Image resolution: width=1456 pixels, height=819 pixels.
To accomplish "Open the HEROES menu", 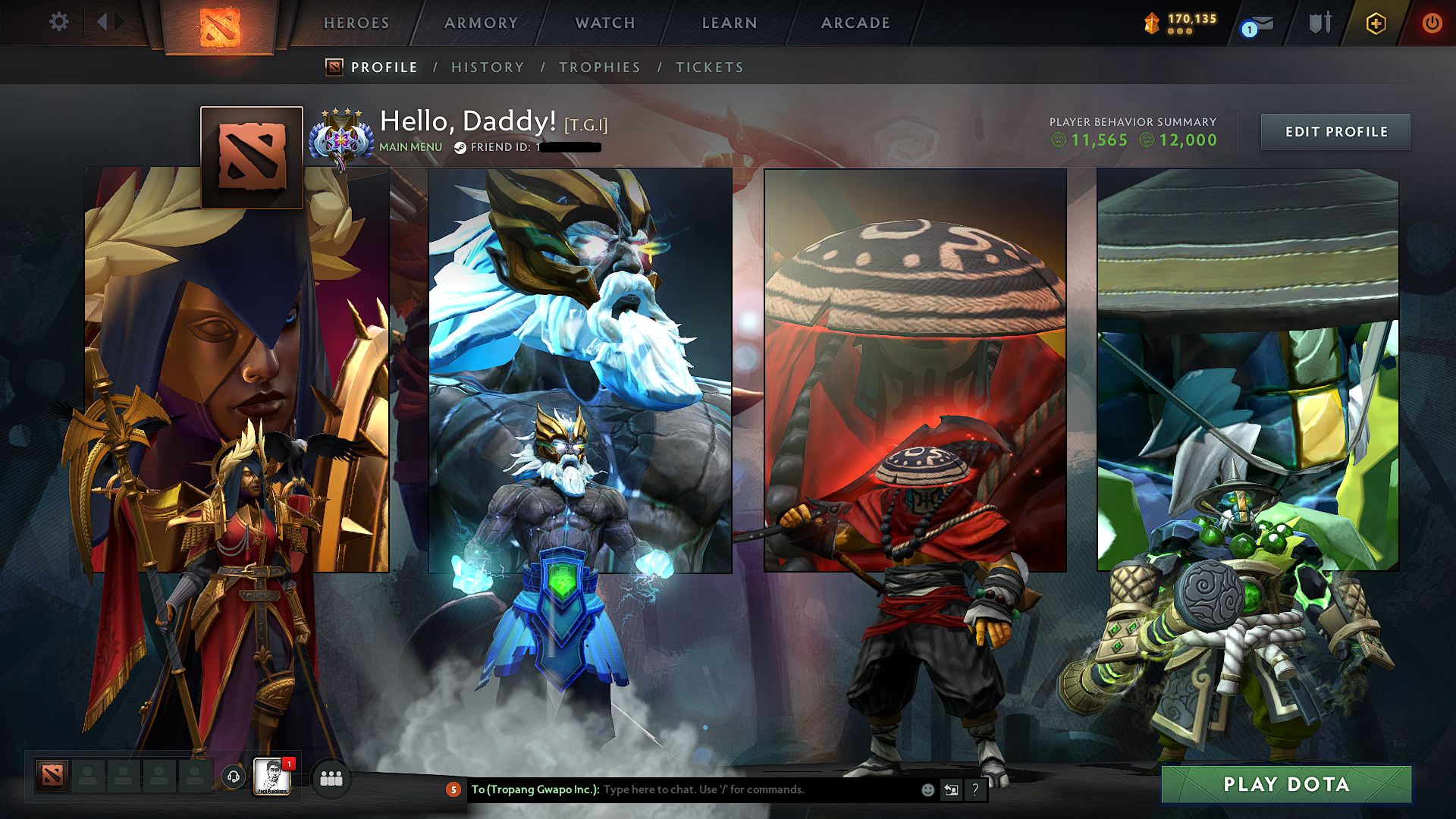I will [x=356, y=23].
